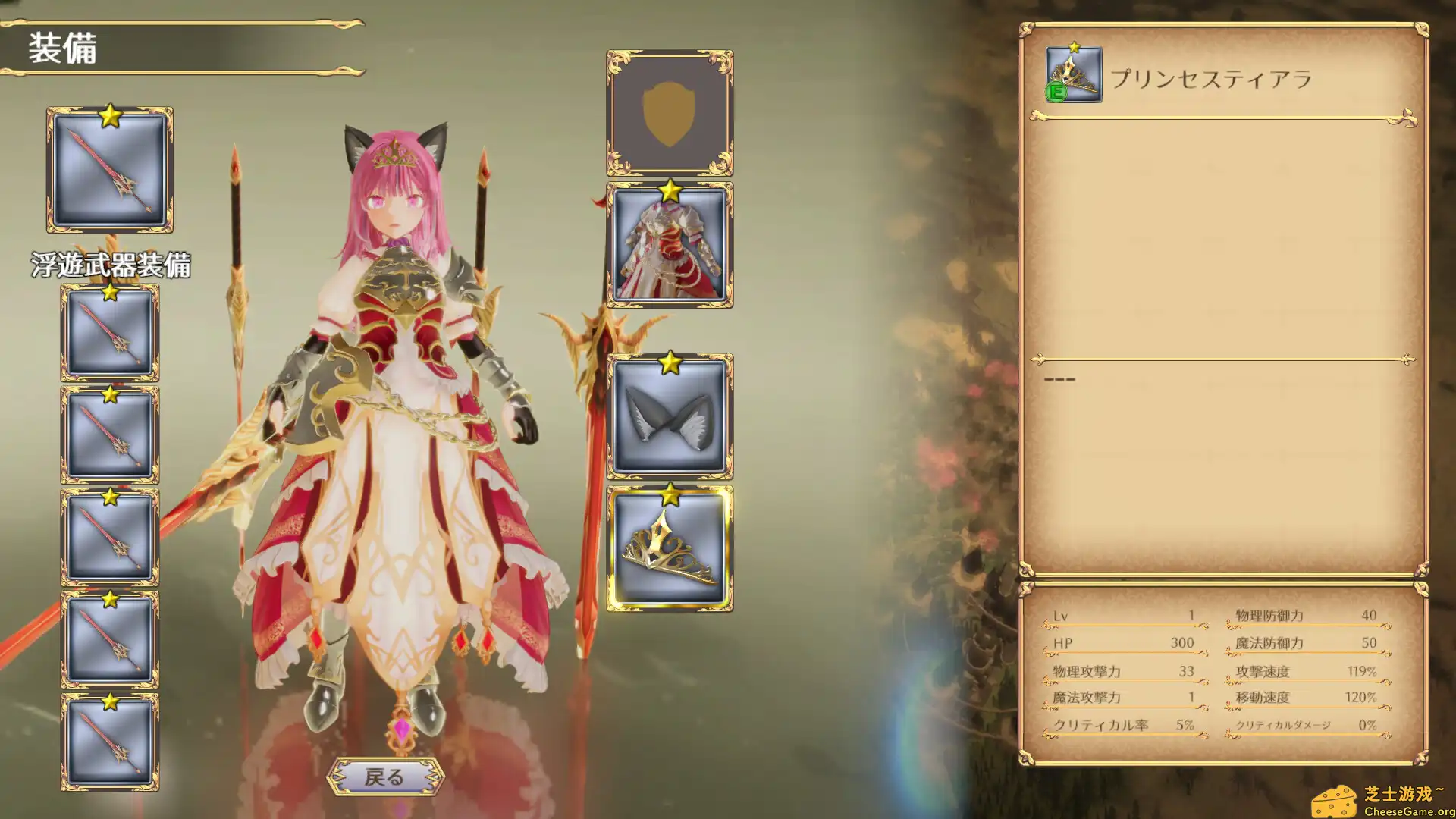Screen dimensions: 1456x819
Task: Click the 浮遊武器装備 section label
Action: click(x=112, y=265)
